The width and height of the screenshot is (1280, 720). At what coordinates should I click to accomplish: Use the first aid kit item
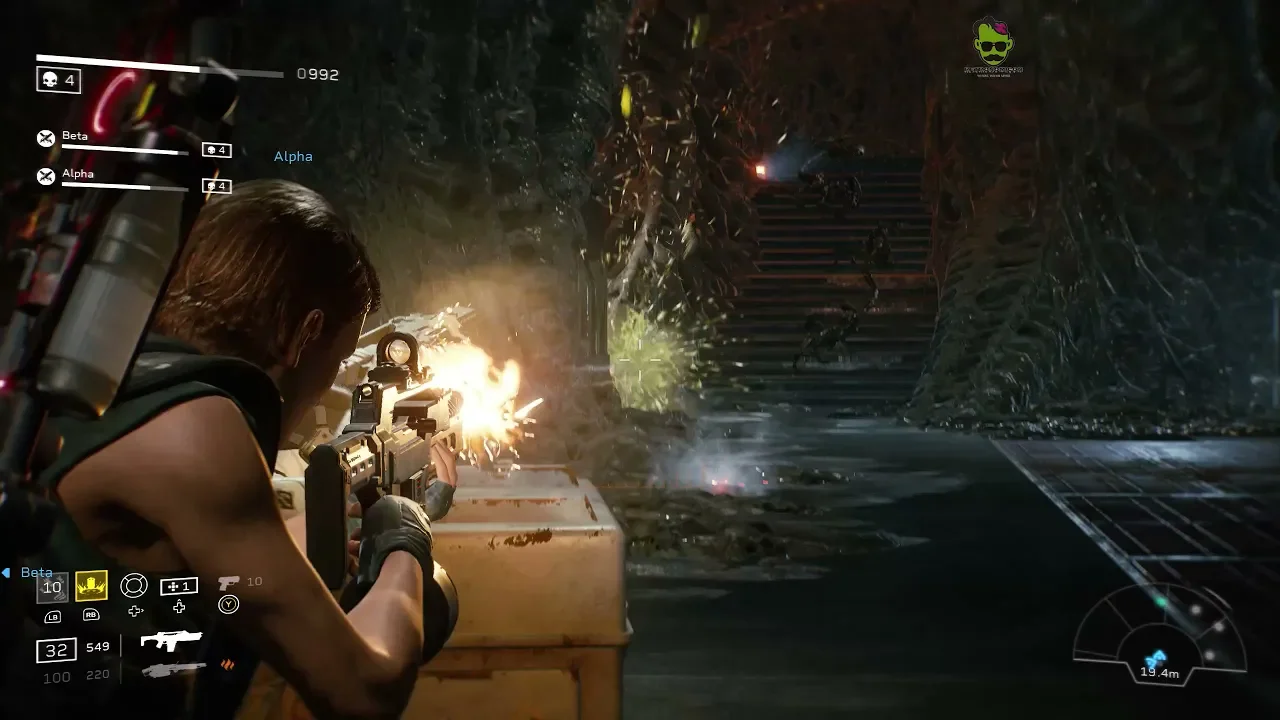coord(179,586)
